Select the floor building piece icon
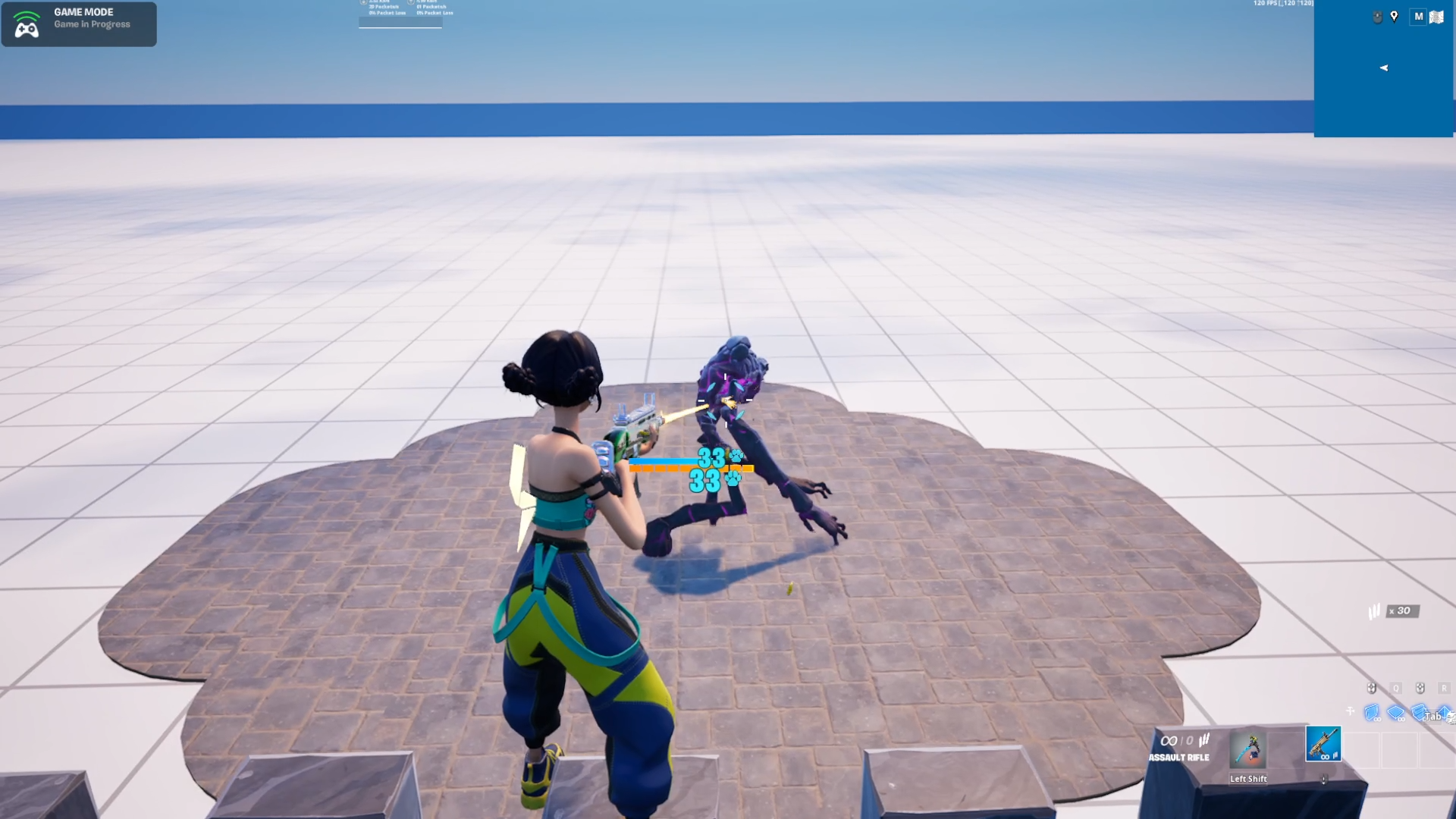1456x819 pixels. pos(1395,714)
